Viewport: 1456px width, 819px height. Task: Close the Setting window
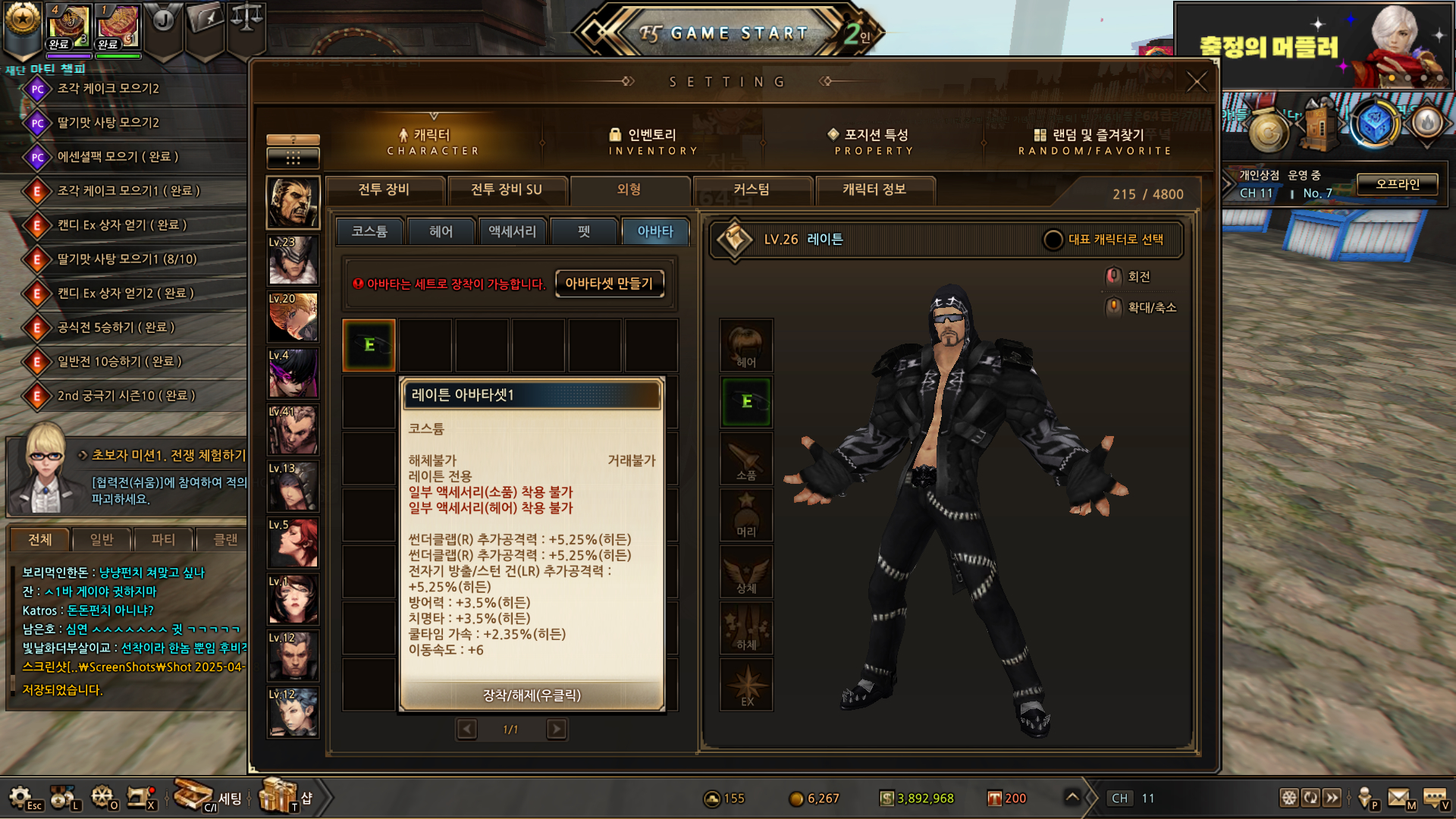click(1197, 82)
